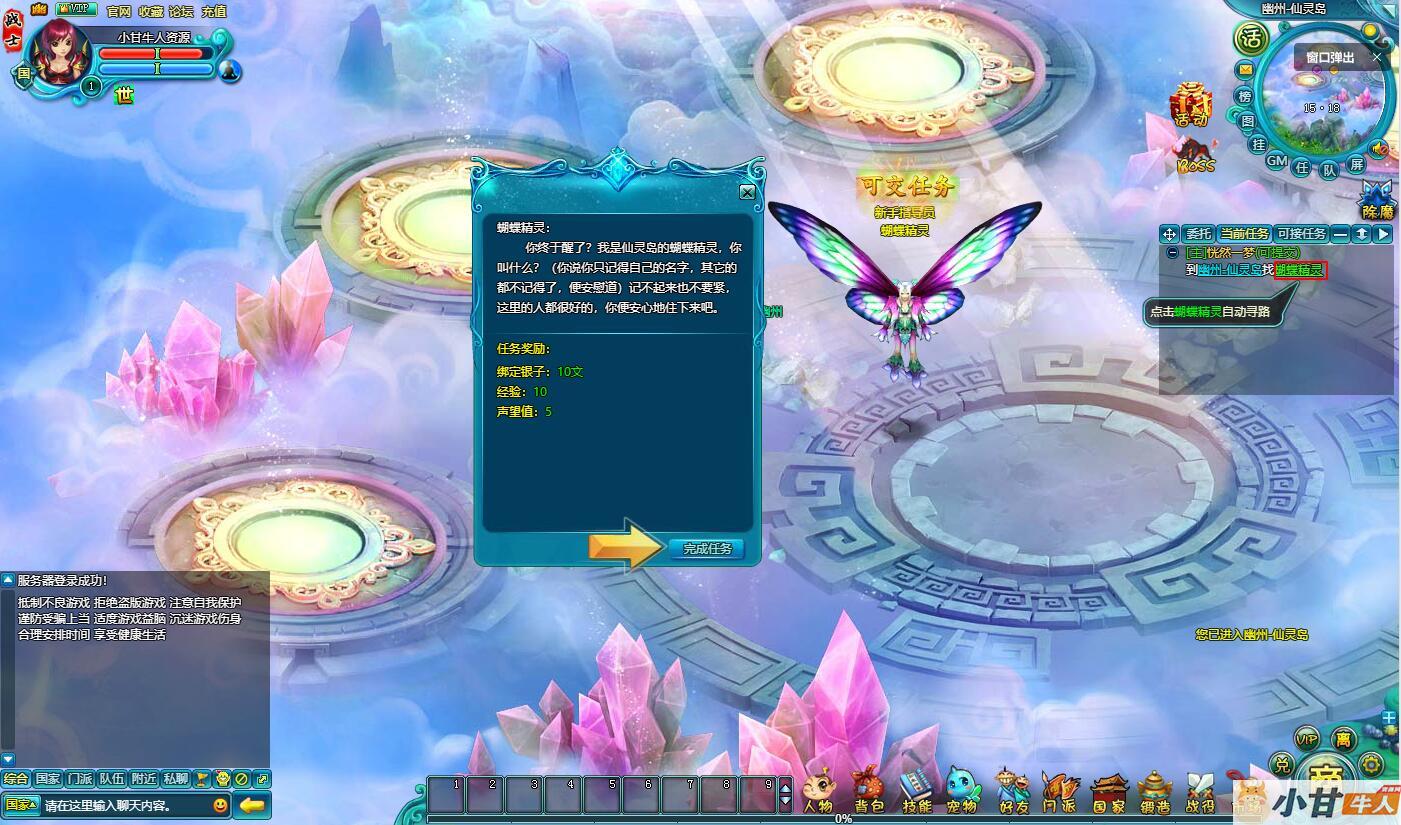
Task: Open the mail envelope icon
Action: coord(1245,70)
